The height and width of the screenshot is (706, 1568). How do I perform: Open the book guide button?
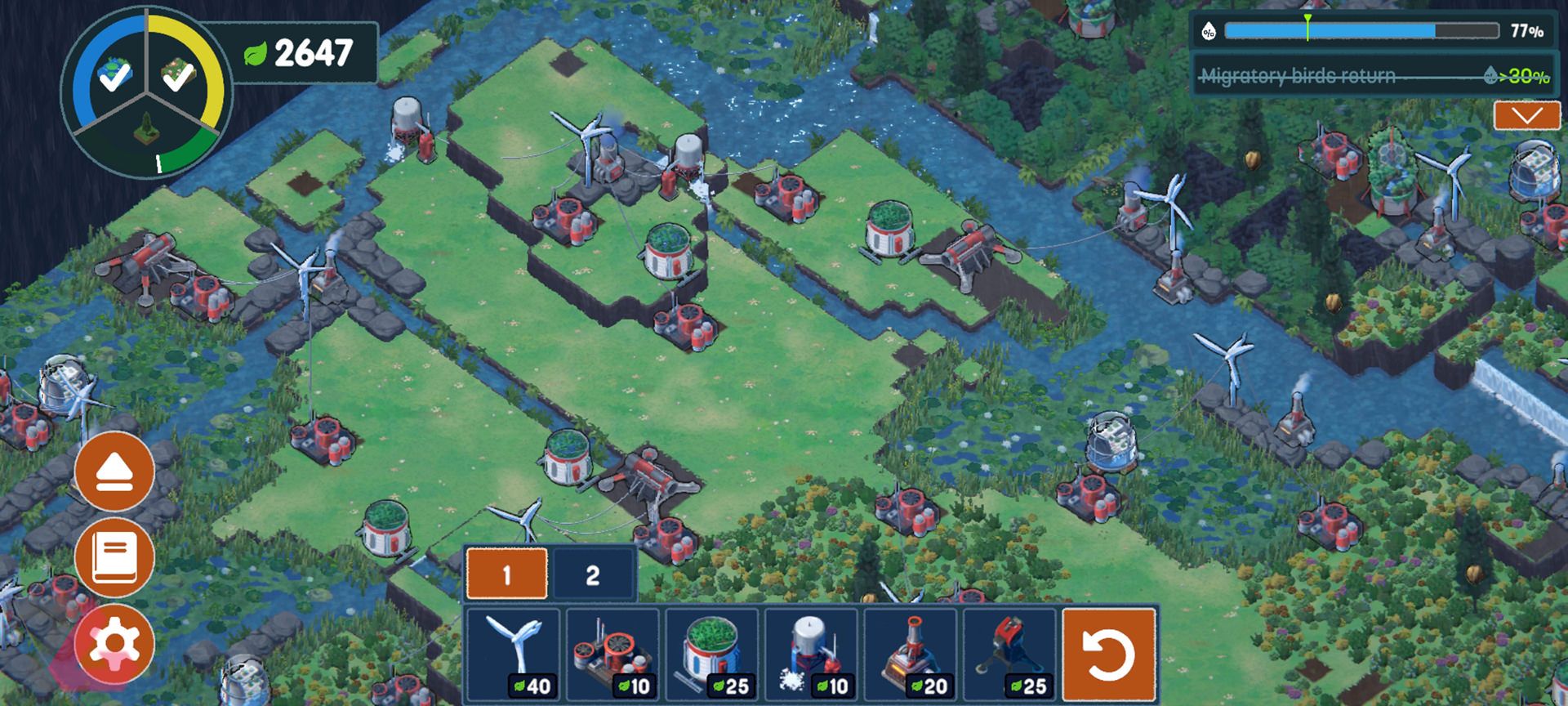(114, 557)
